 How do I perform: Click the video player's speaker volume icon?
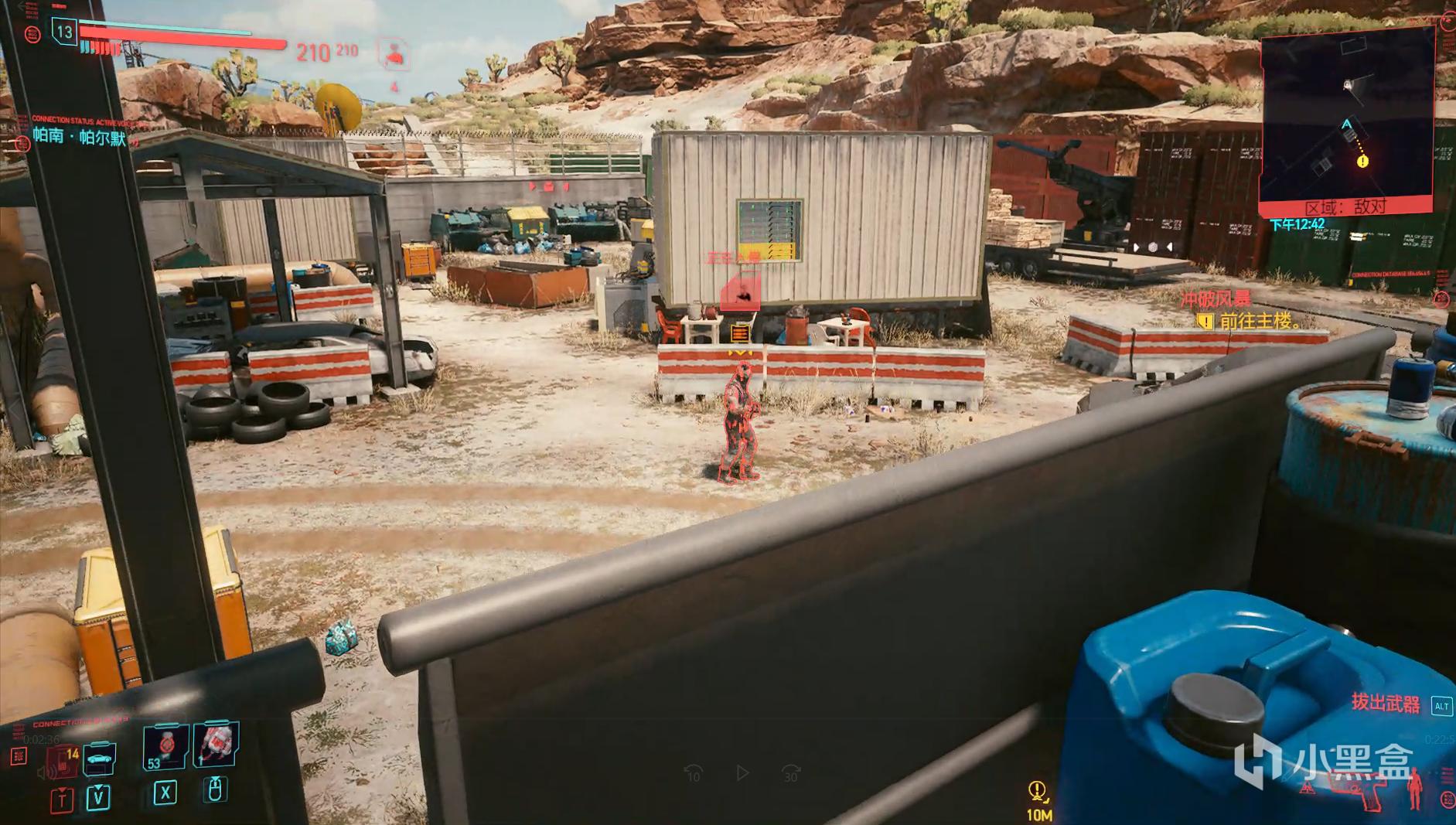pos(46,772)
